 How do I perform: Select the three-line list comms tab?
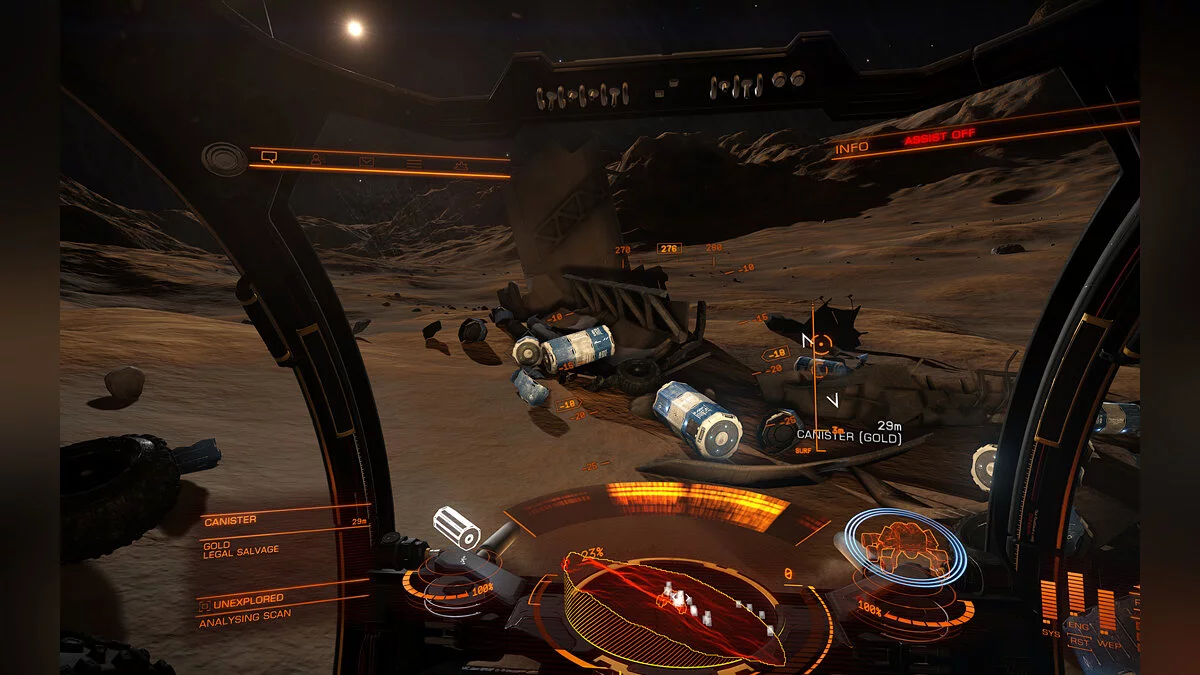pyautogui.click(x=413, y=163)
